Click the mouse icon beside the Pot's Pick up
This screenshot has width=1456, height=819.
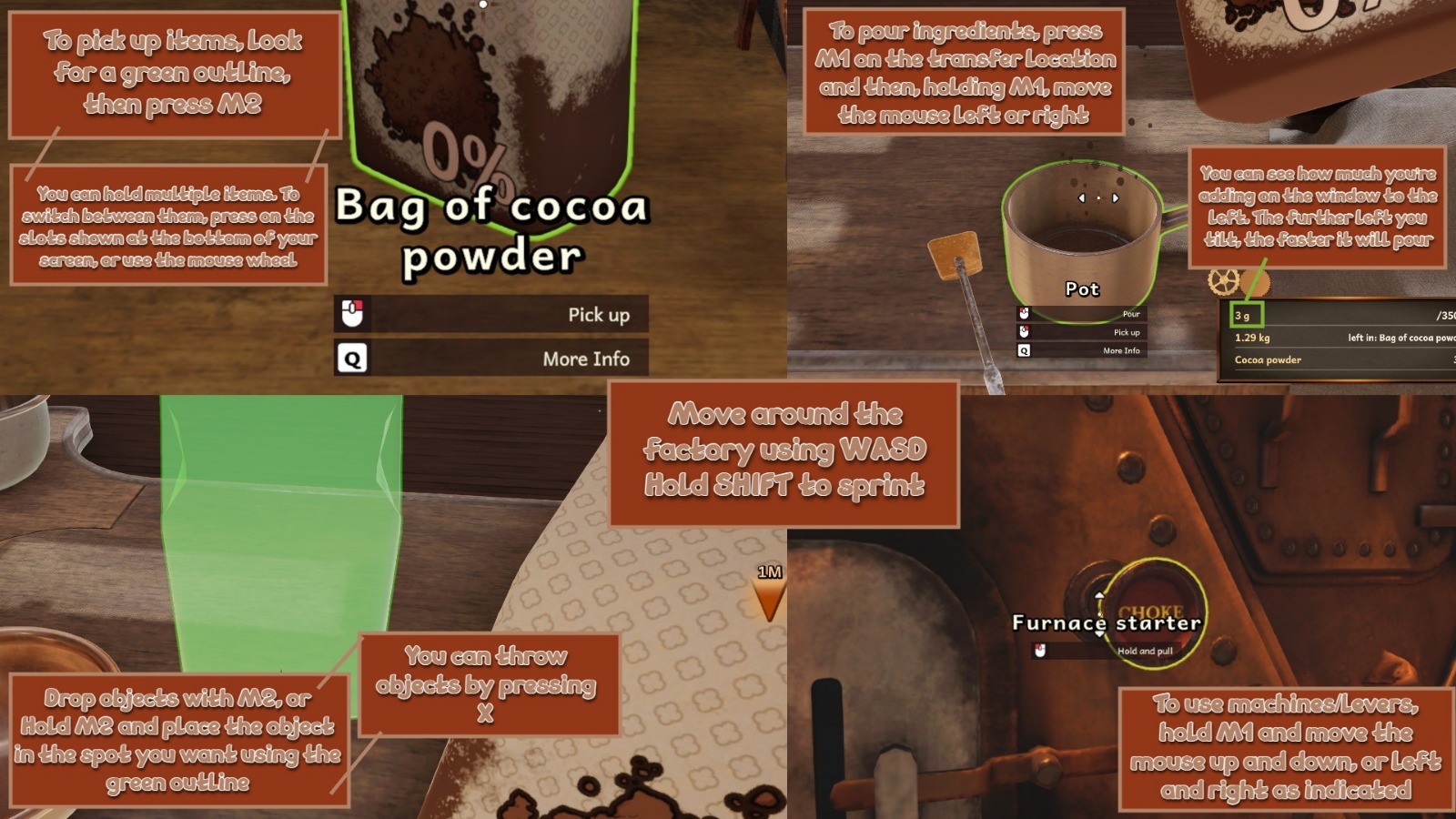coord(1024,333)
